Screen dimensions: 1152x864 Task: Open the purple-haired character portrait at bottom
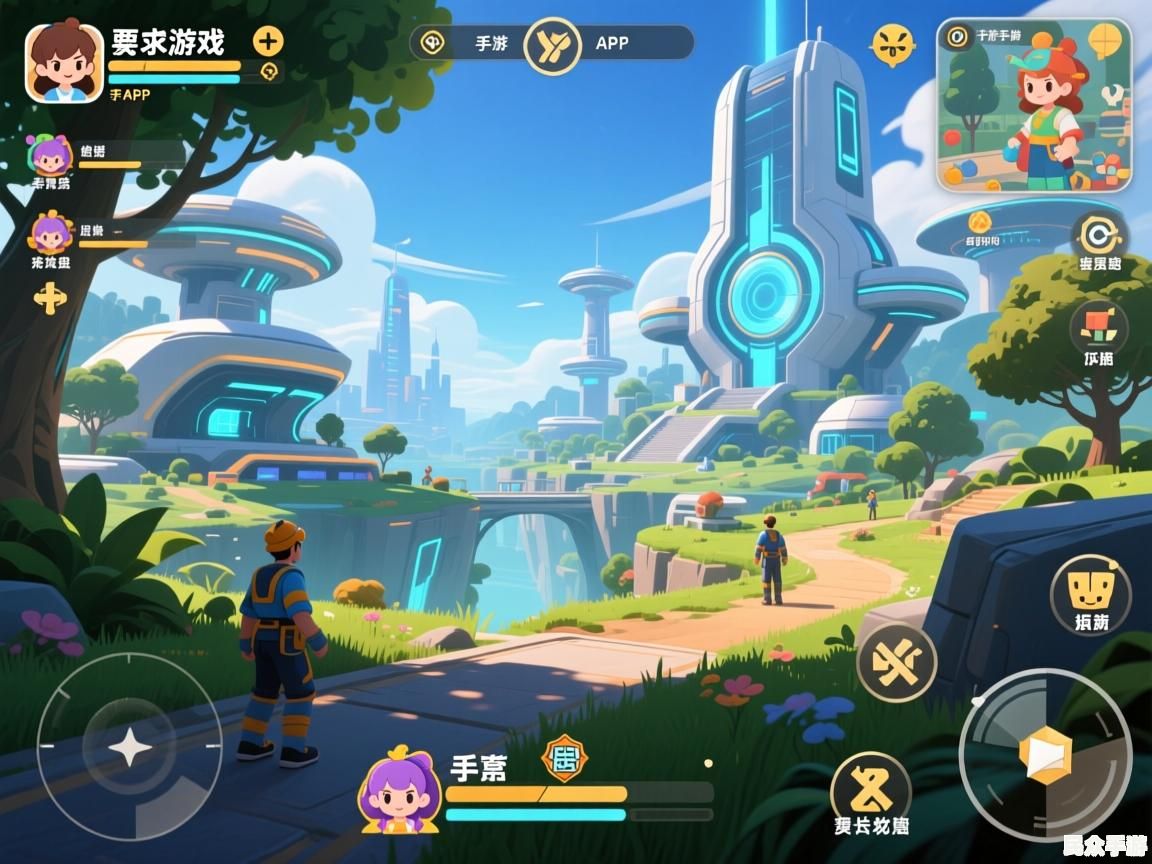[x=400, y=793]
